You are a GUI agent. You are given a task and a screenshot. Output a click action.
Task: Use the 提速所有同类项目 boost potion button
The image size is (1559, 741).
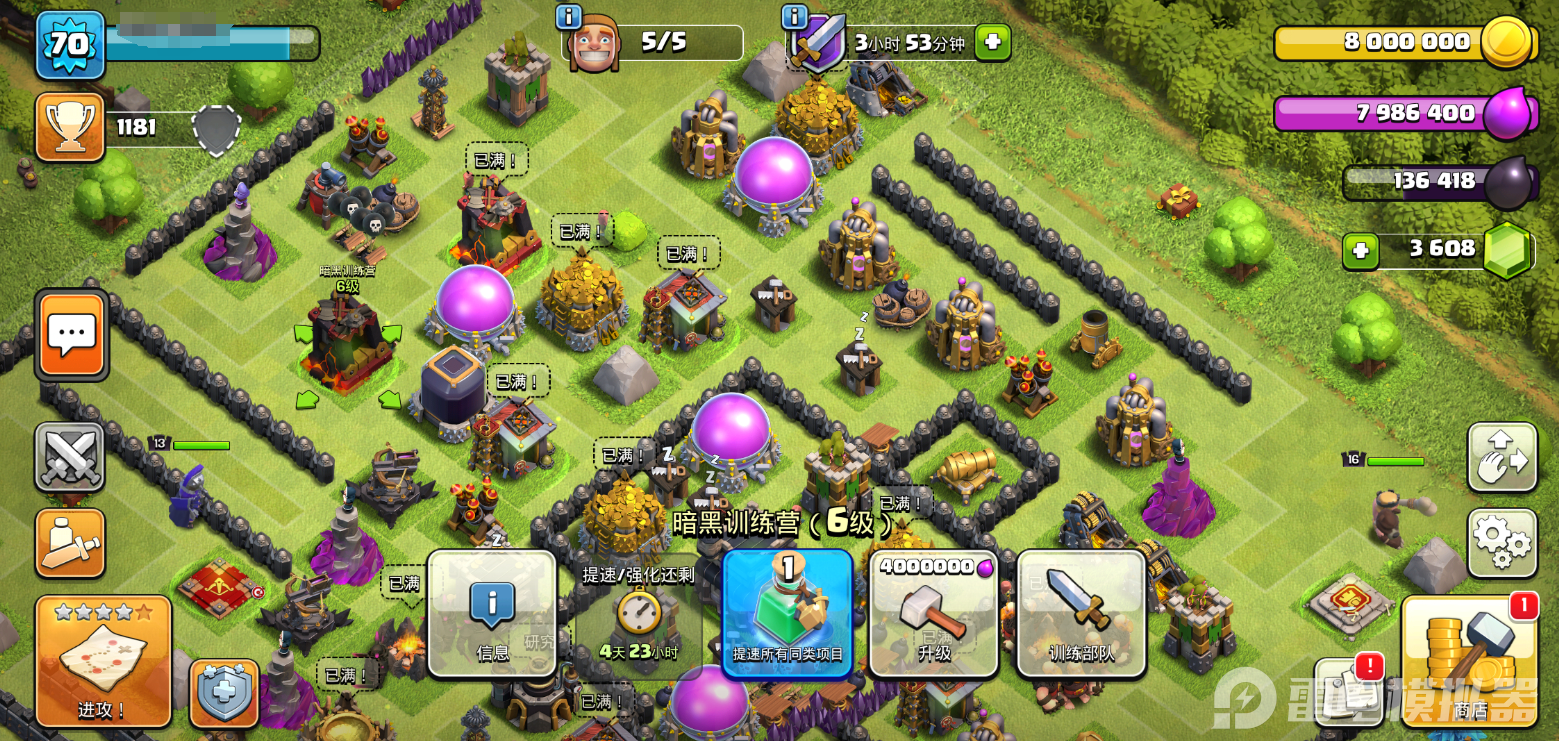(x=787, y=613)
